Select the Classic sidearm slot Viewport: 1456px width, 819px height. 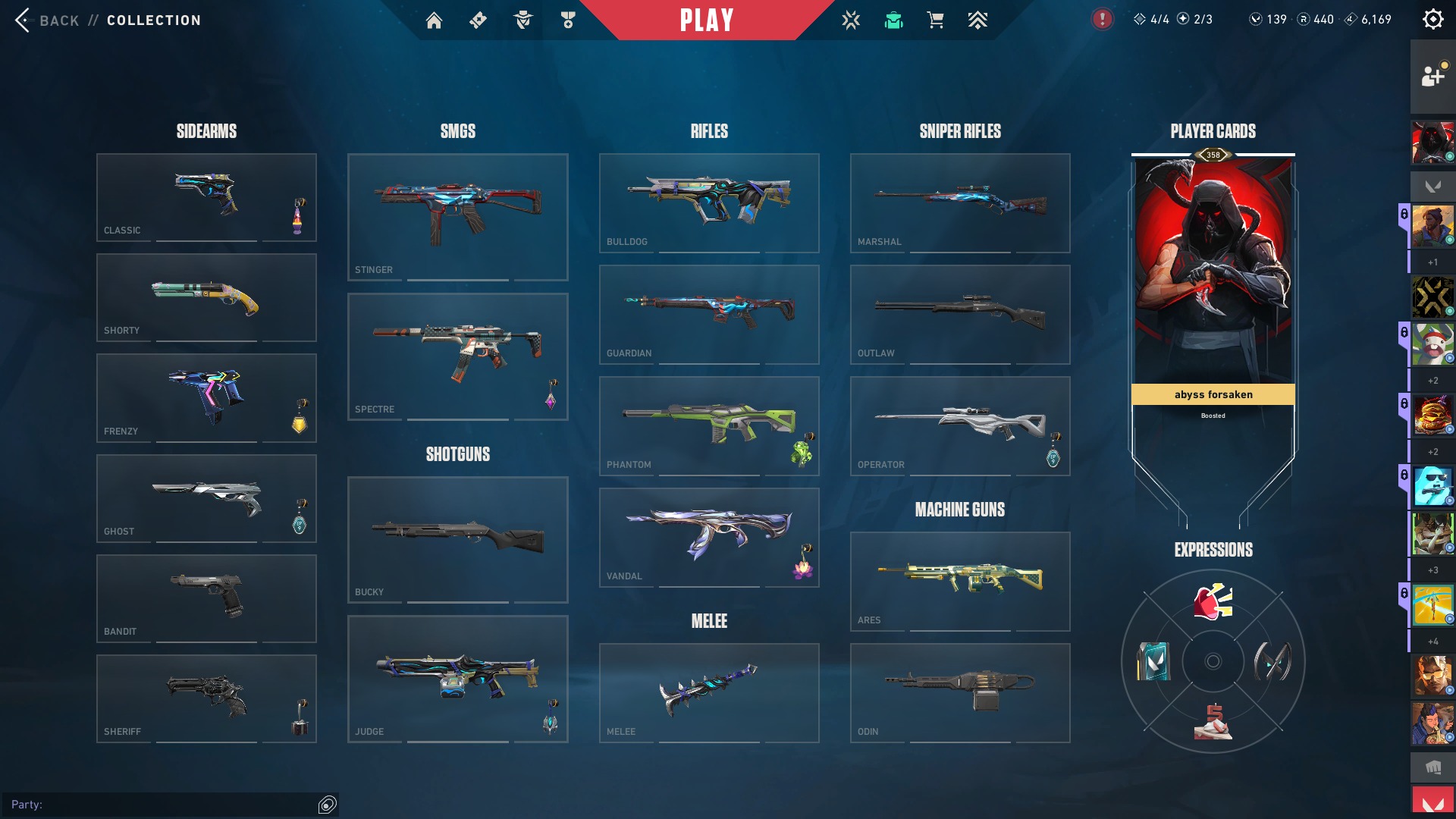(x=206, y=197)
